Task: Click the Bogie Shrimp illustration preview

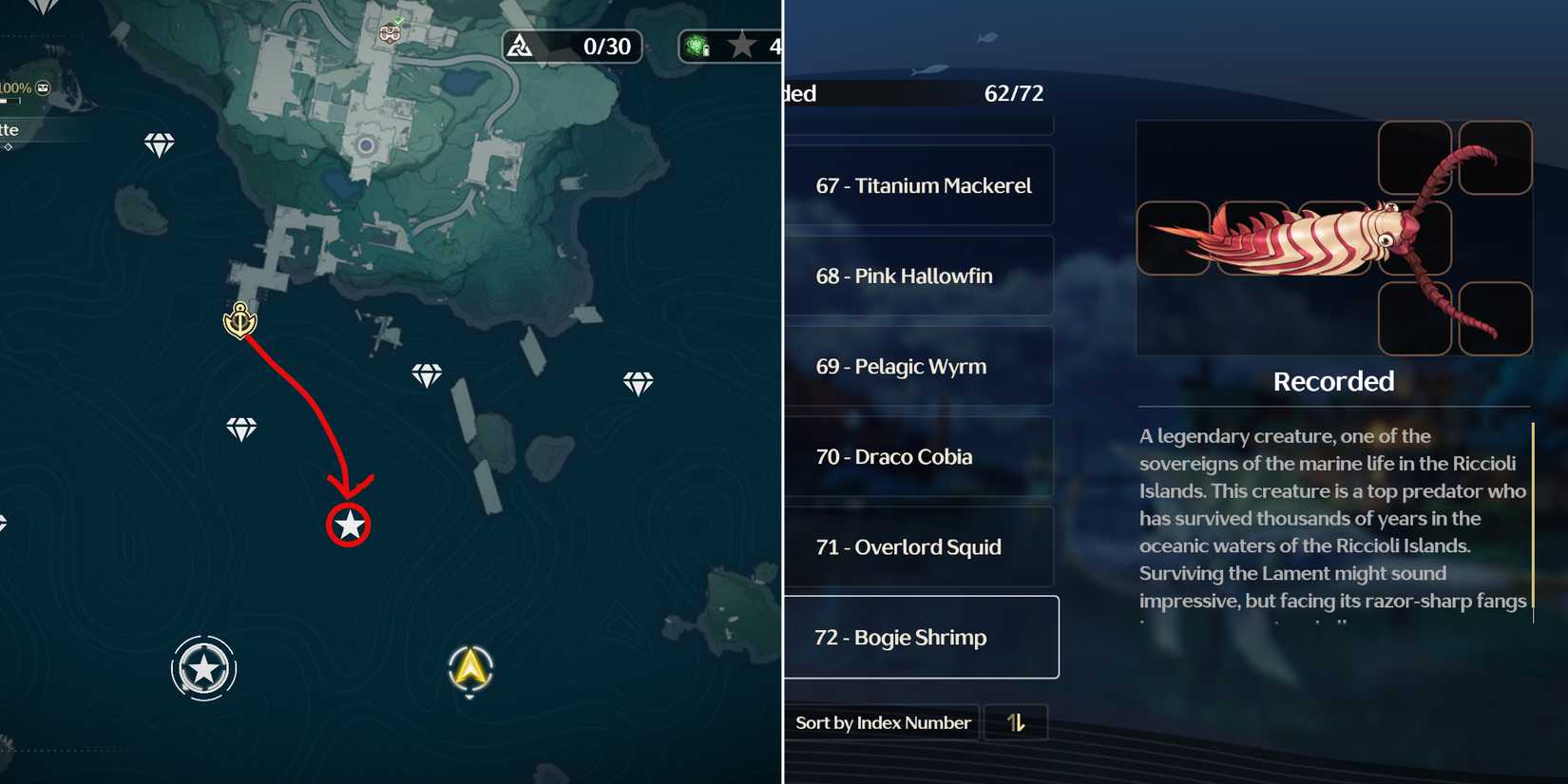Action: 1330,238
